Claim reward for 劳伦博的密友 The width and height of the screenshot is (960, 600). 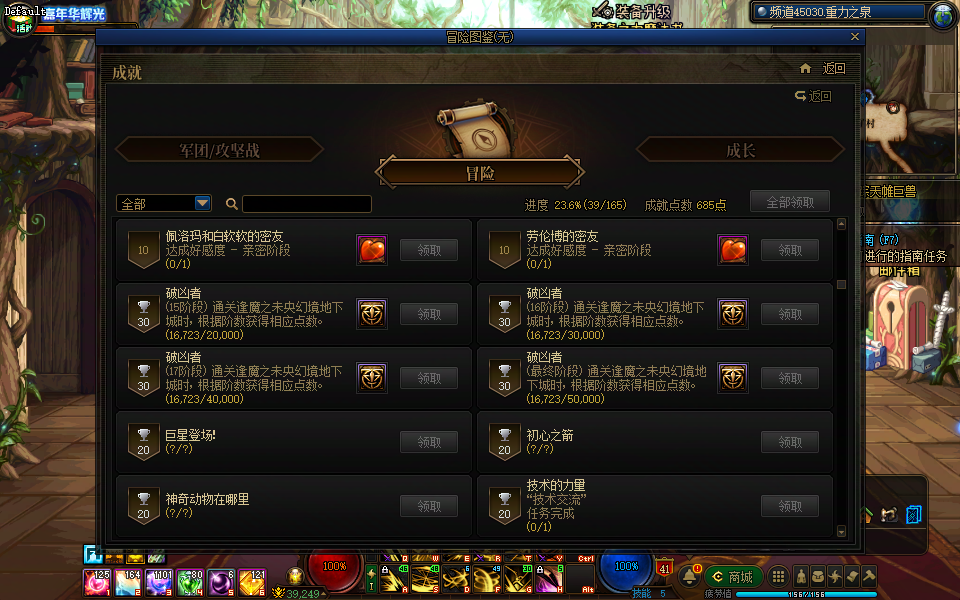coord(790,250)
